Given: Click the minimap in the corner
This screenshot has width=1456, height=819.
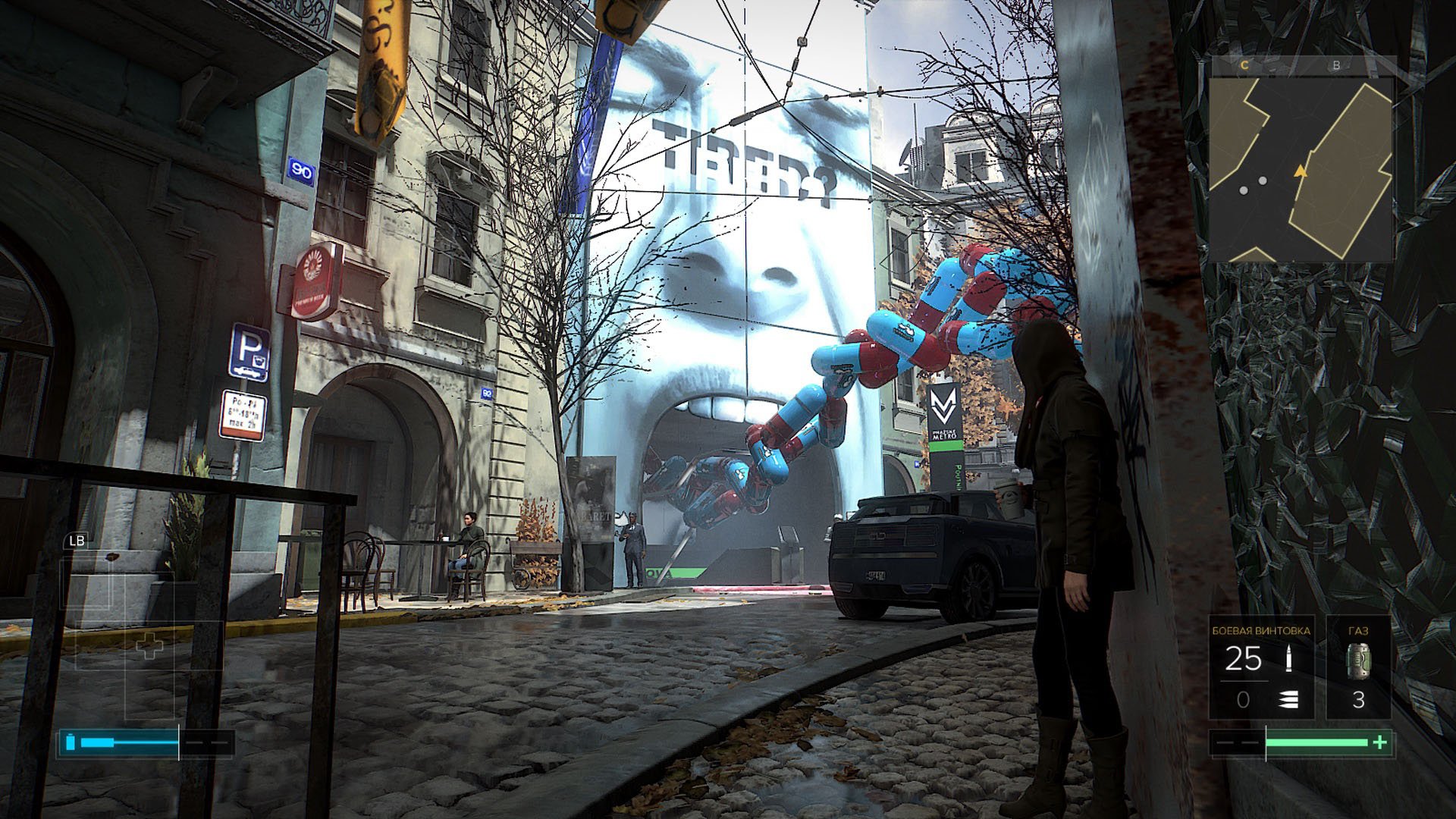Looking at the screenshot, I should point(1301,159).
